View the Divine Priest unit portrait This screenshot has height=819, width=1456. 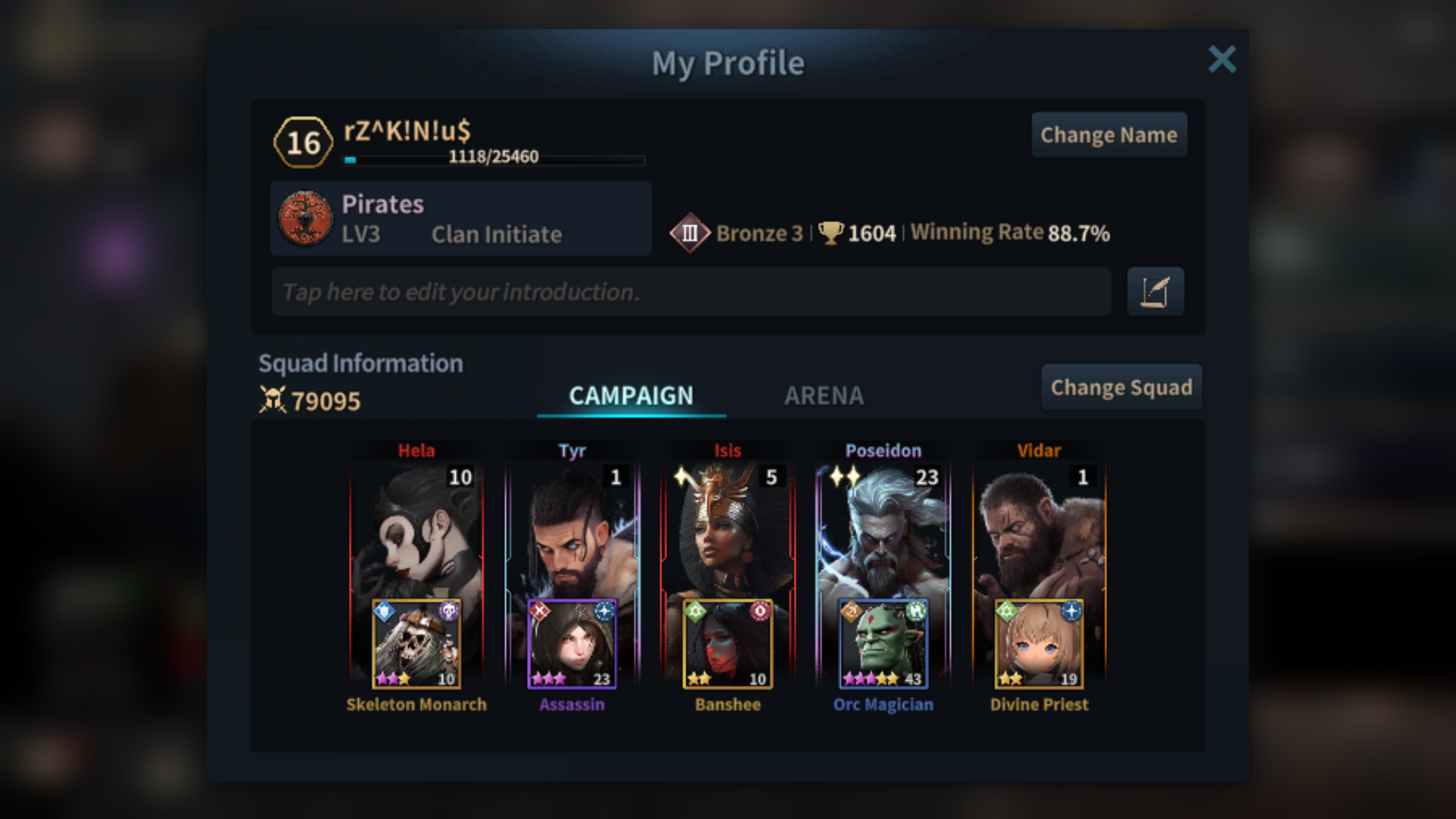point(1039,644)
